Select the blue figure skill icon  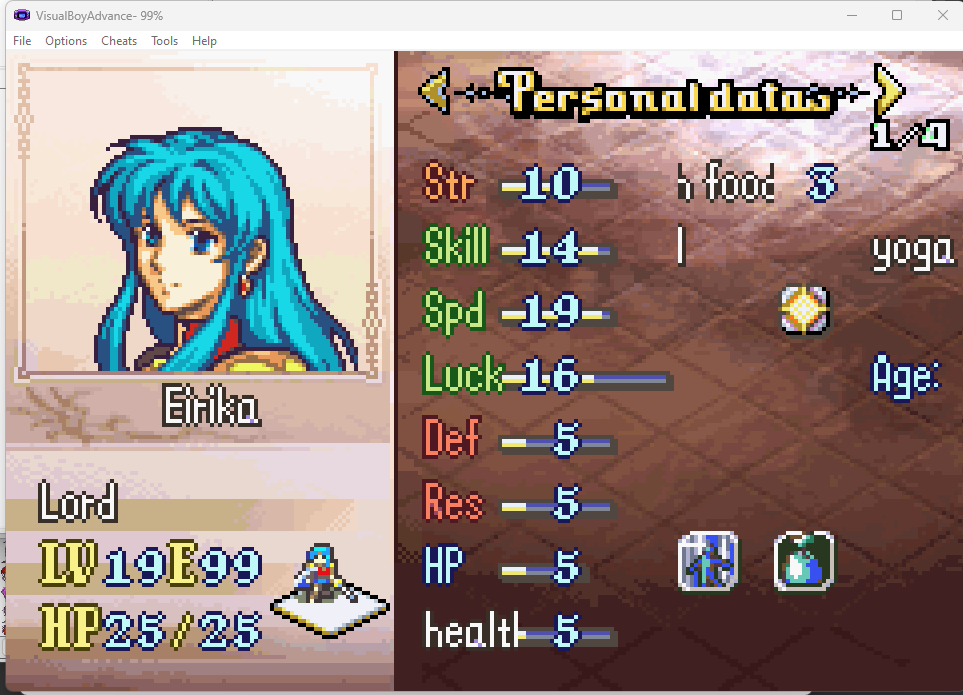pos(708,561)
